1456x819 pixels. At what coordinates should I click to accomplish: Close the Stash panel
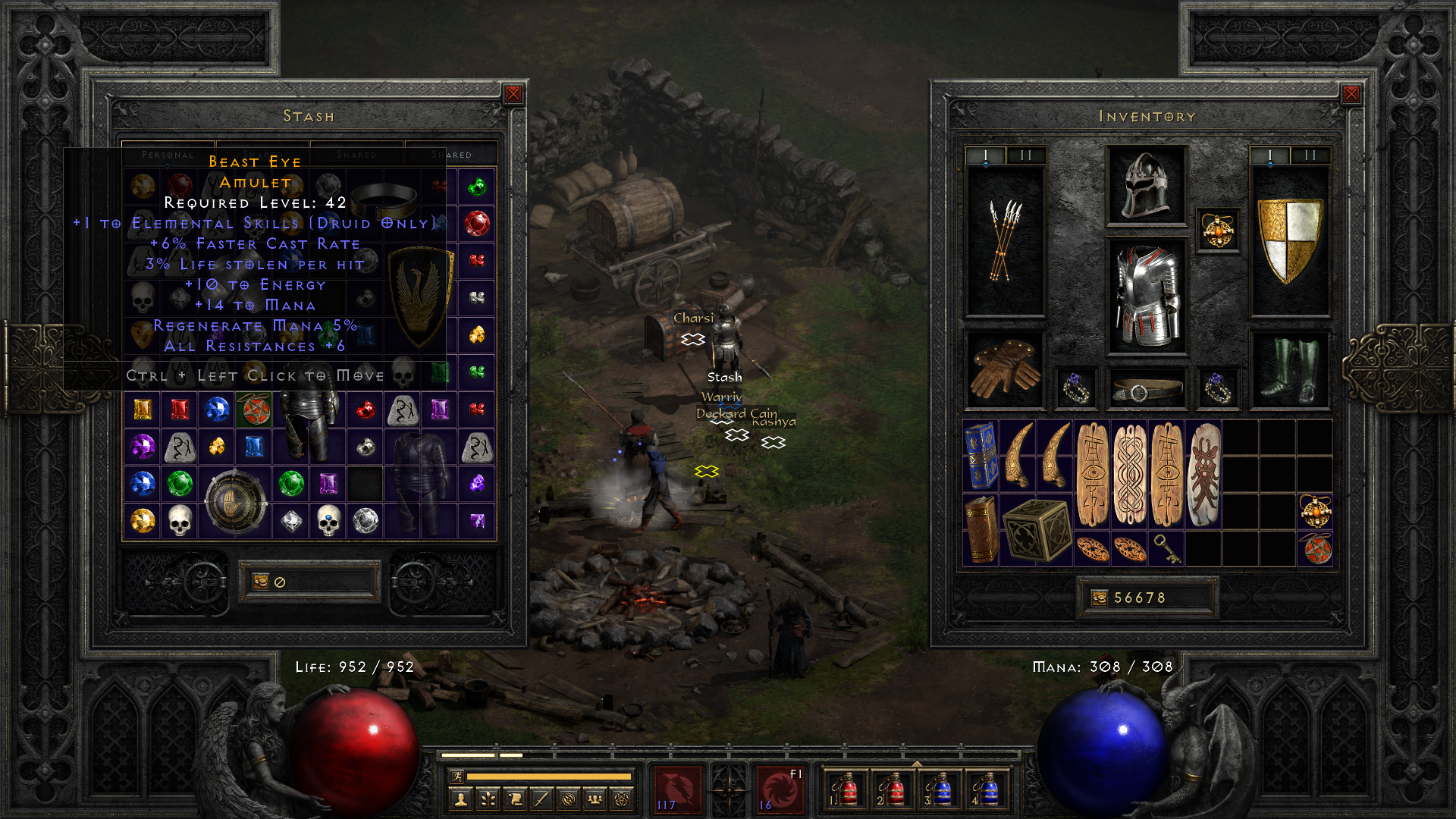coord(513,94)
